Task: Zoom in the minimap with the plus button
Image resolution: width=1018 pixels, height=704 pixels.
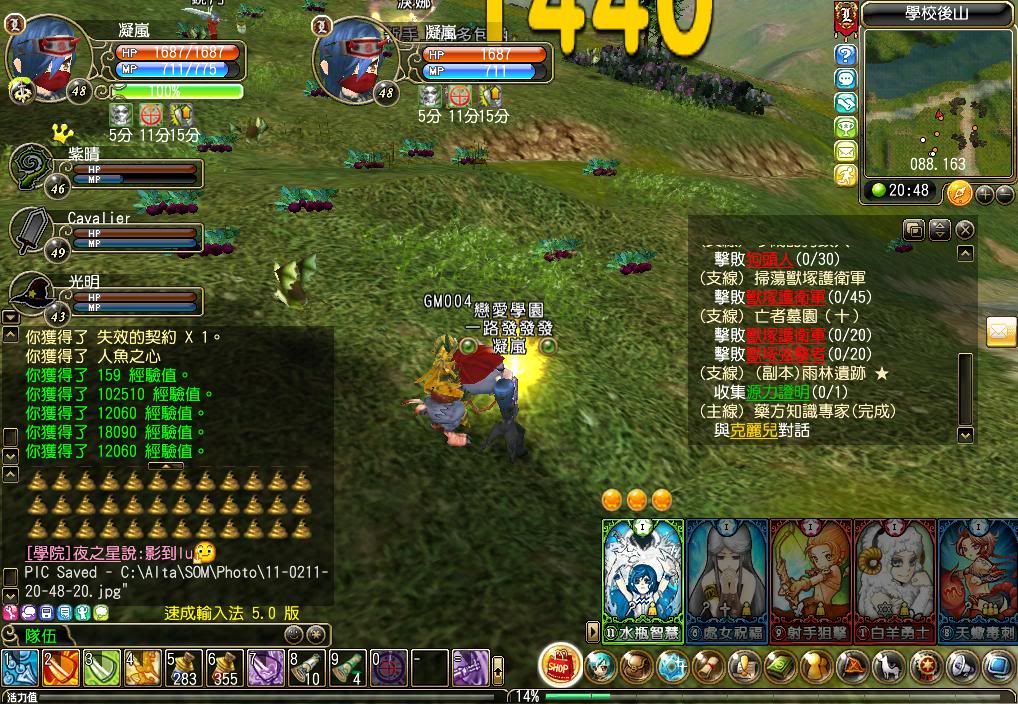Action: pyautogui.click(x=984, y=194)
